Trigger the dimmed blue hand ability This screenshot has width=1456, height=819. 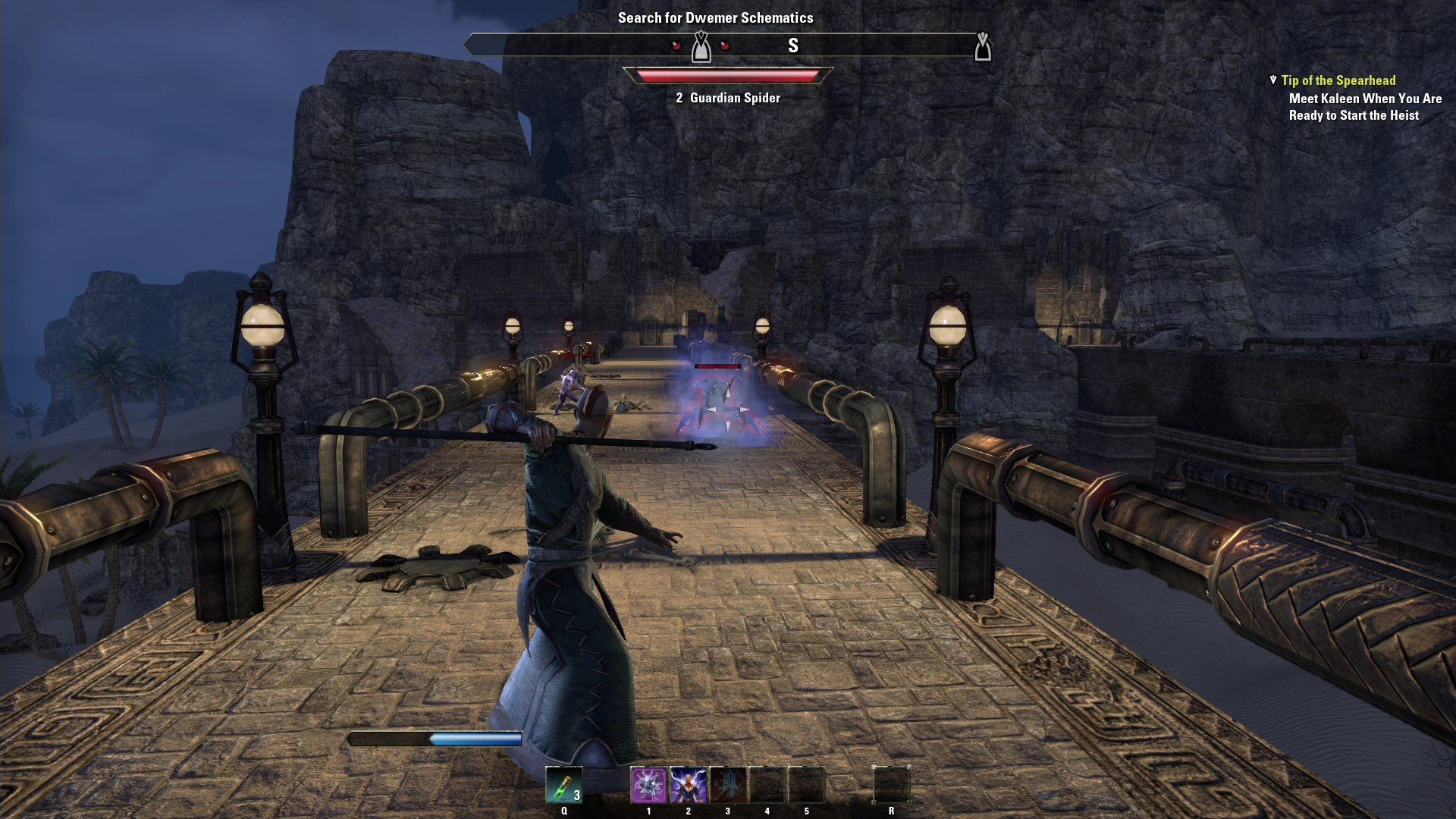click(728, 784)
